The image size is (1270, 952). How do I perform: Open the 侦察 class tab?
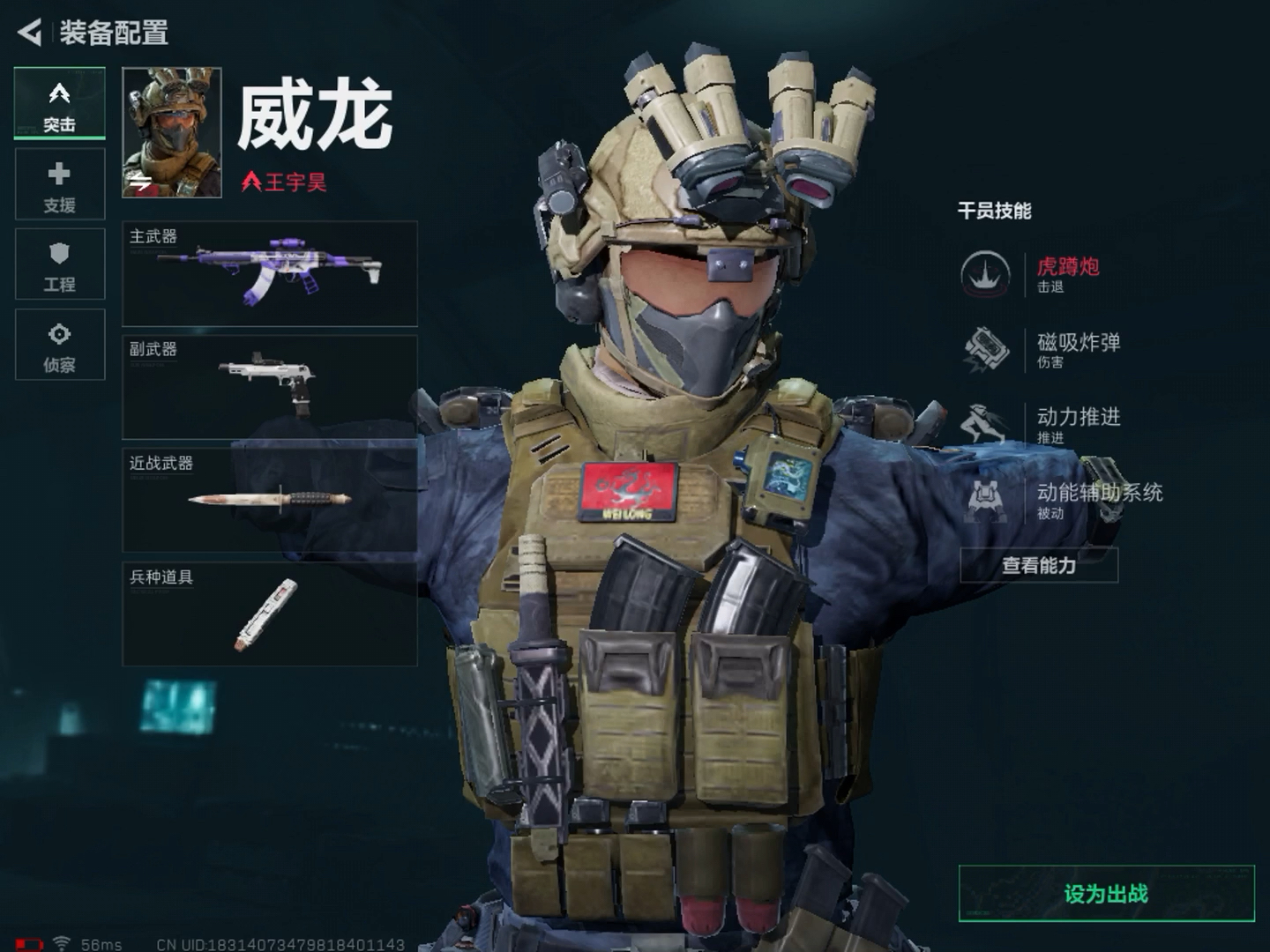click(x=59, y=345)
